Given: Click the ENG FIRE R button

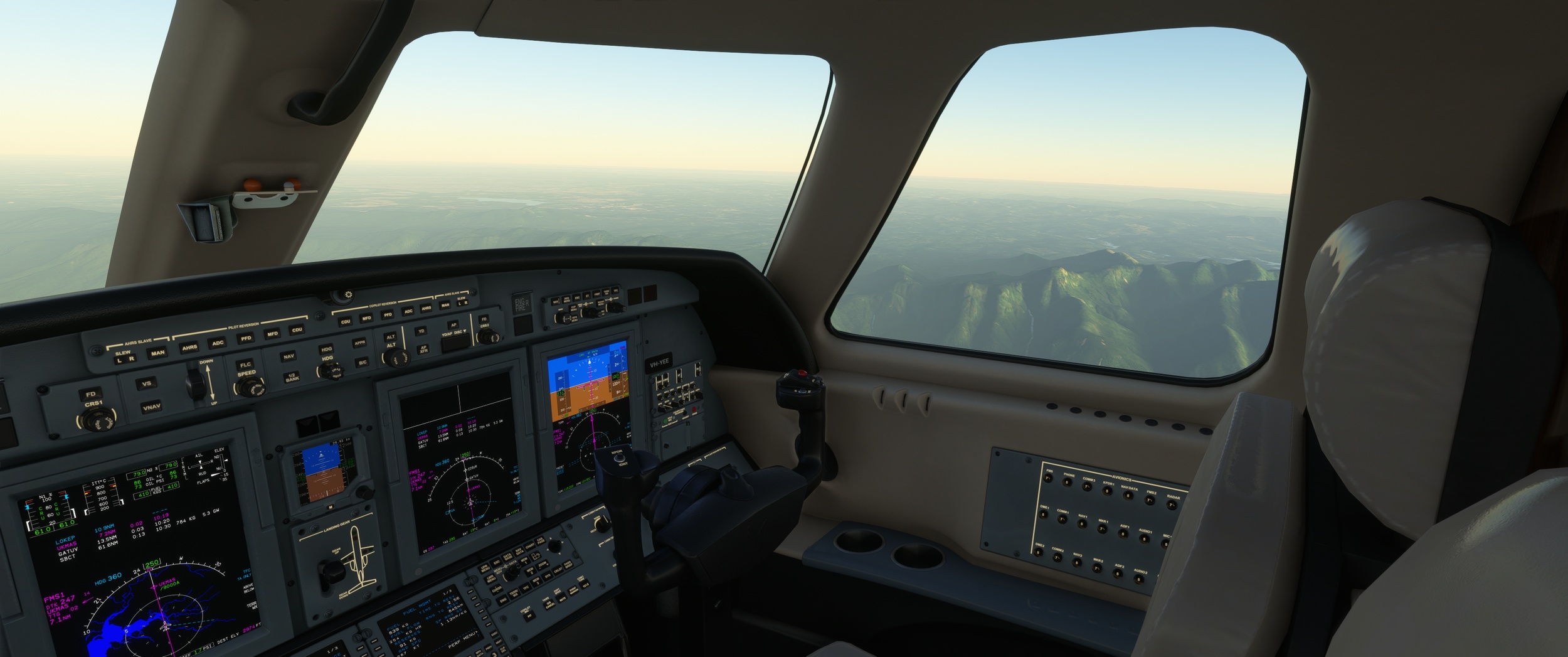Looking at the screenshot, I should click(522, 304).
